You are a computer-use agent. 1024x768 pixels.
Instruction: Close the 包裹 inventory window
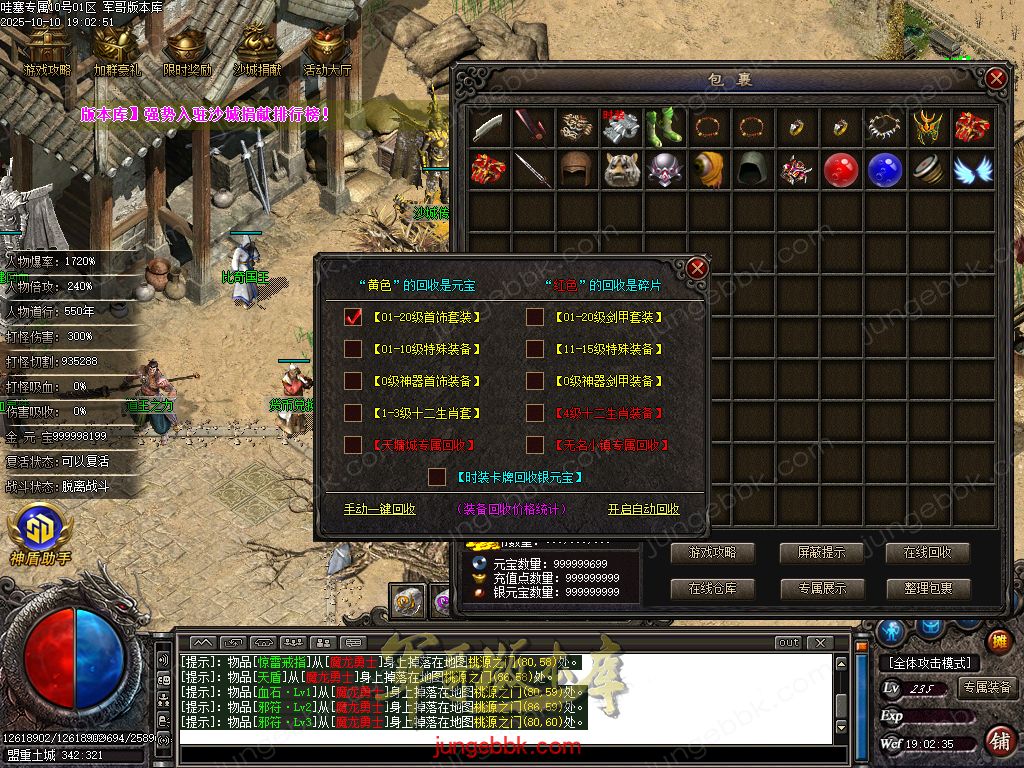point(995,79)
